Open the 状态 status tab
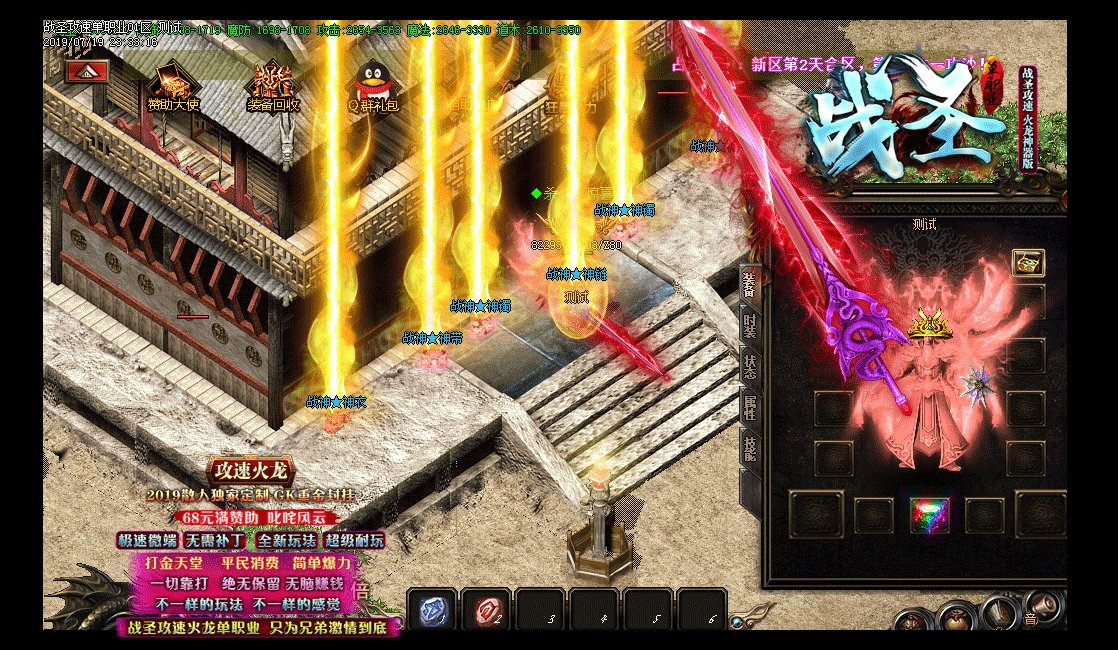 (750, 367)
